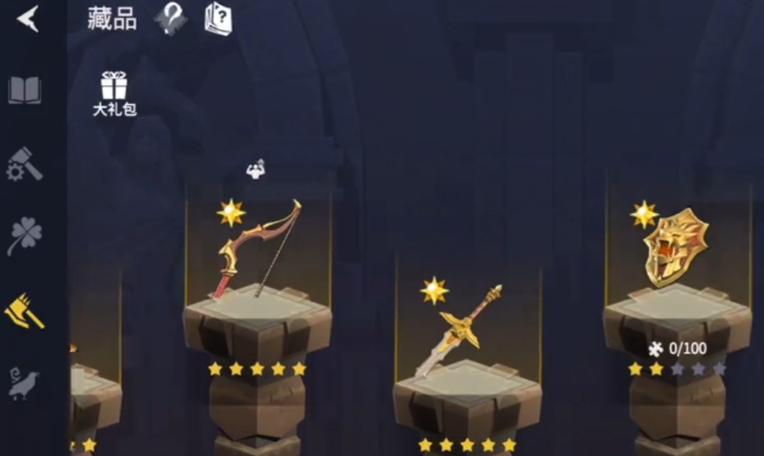Switch to the bird sidebar tab

pos(25,383)
